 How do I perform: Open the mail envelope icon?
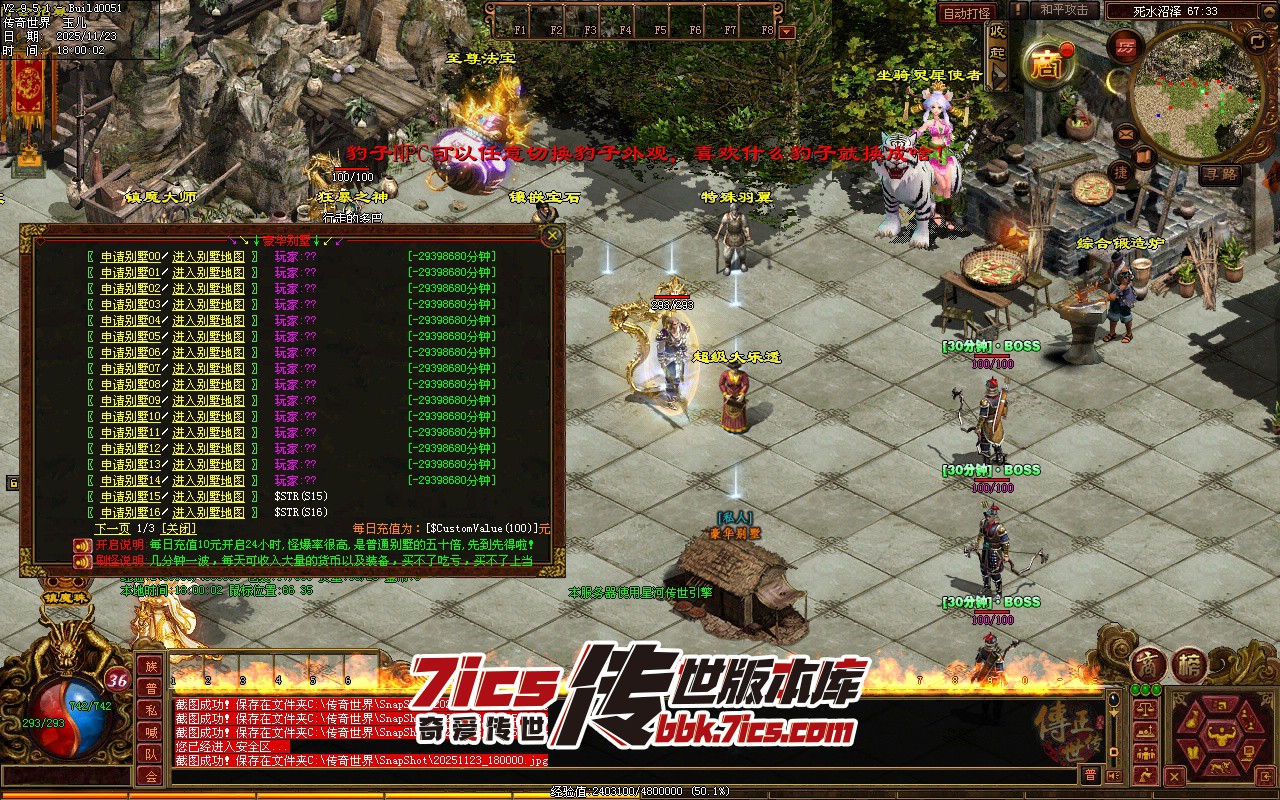click(x=1126, y=132)
